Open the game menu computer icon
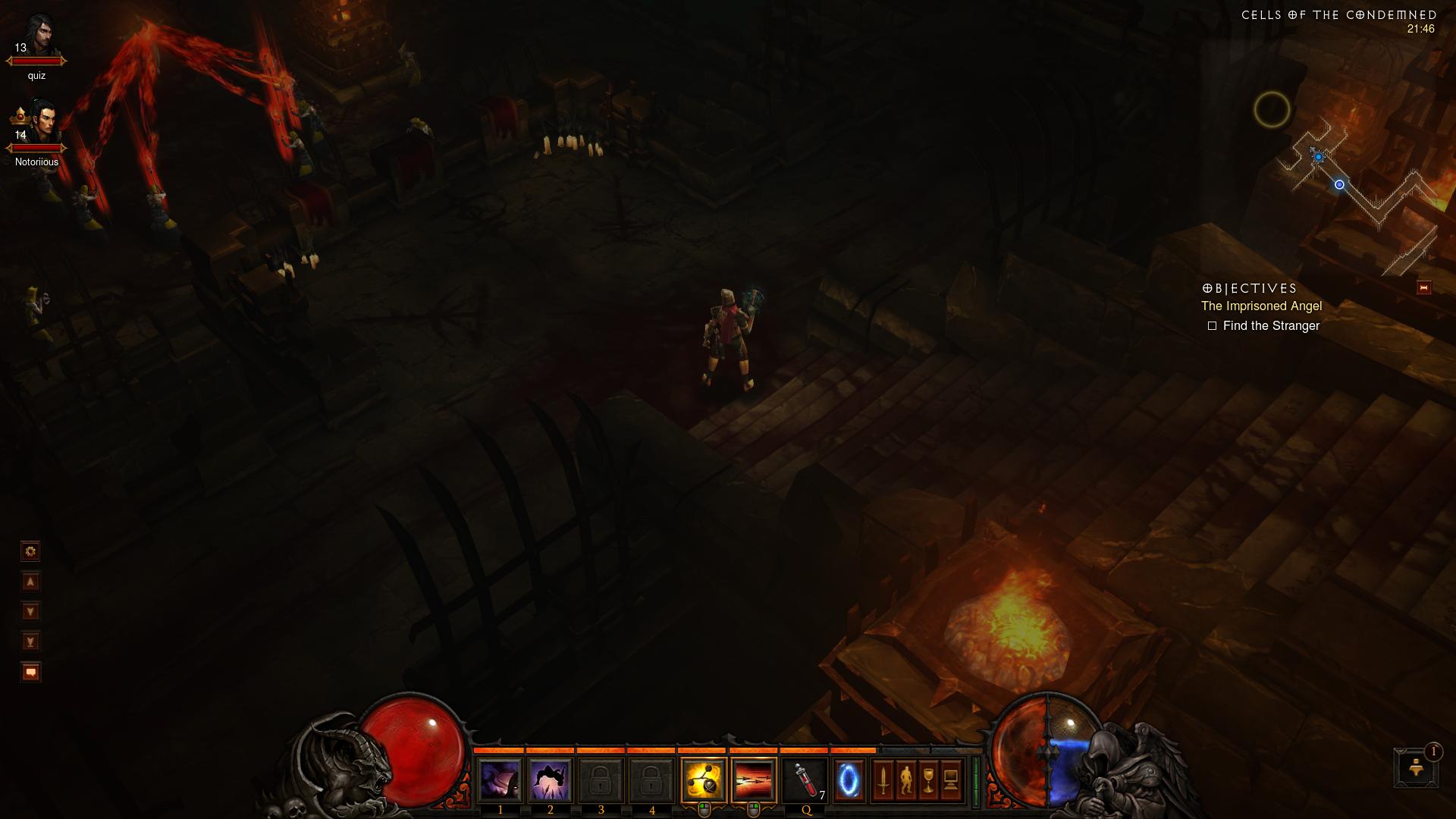Screen dimensions: 1456x819 point(951,780)
